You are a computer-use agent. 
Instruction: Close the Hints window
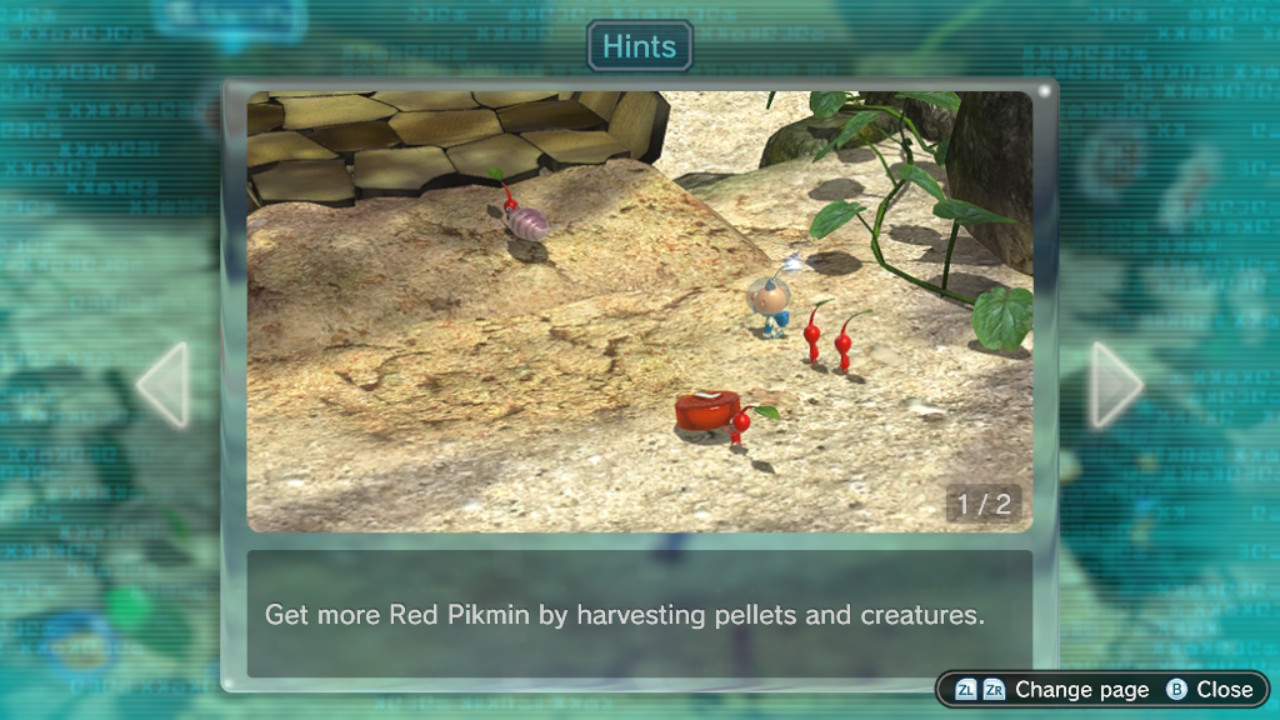(x=1211, y=689)
